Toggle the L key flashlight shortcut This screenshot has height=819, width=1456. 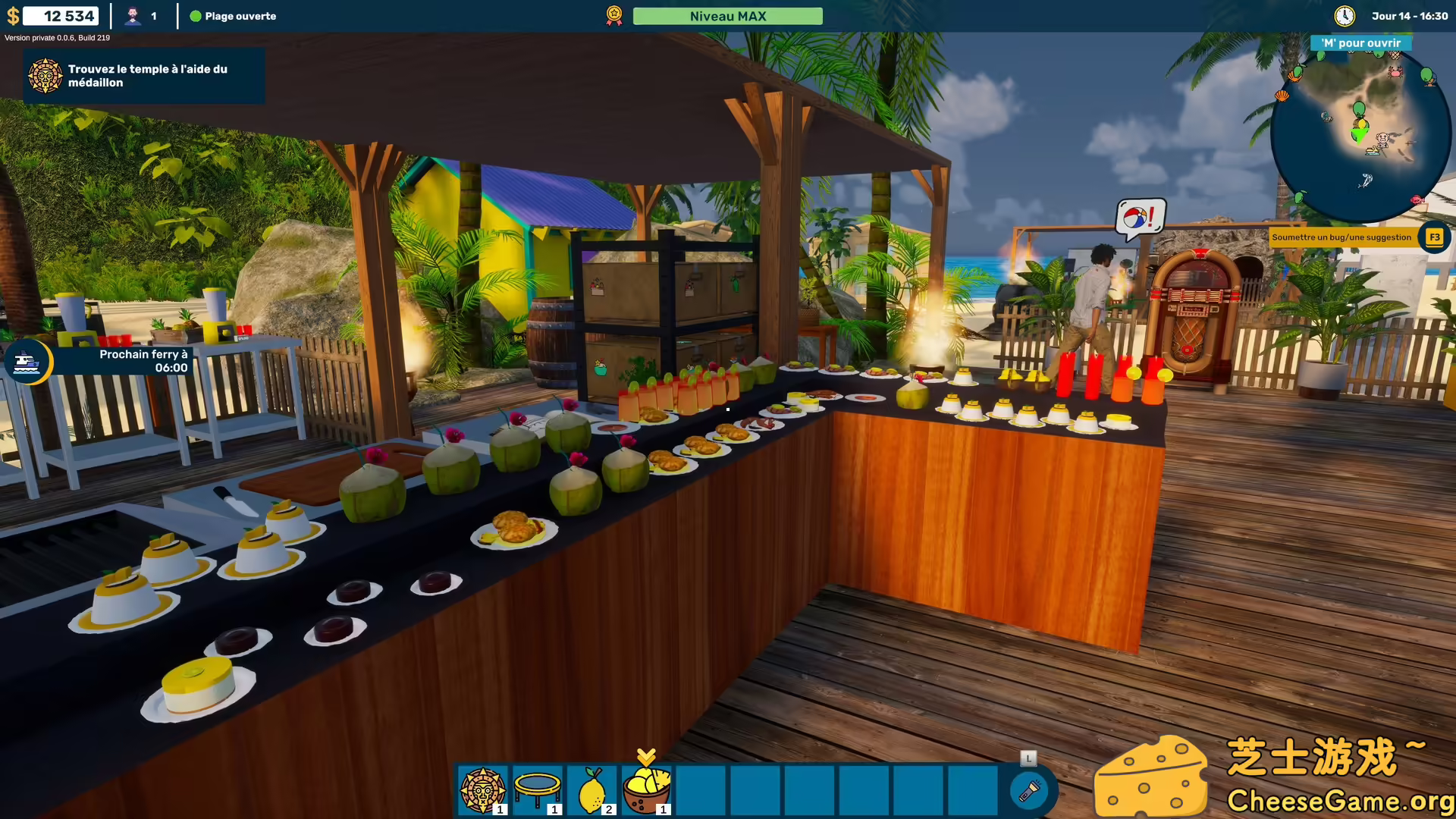[x=1028, y=757]
